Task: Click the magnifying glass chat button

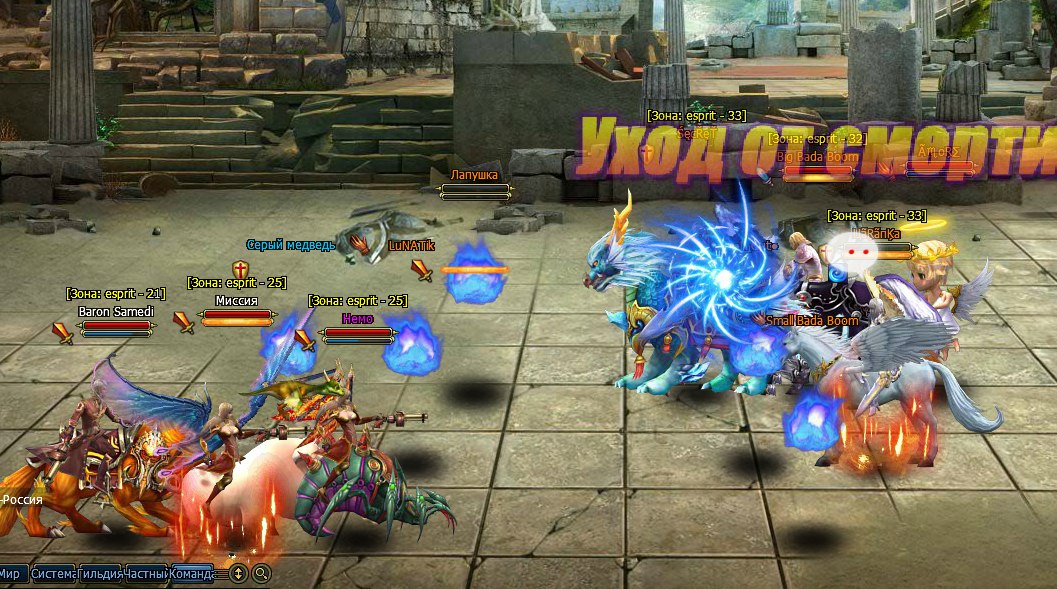Action: pyautogui.click(x=261, y=574)
